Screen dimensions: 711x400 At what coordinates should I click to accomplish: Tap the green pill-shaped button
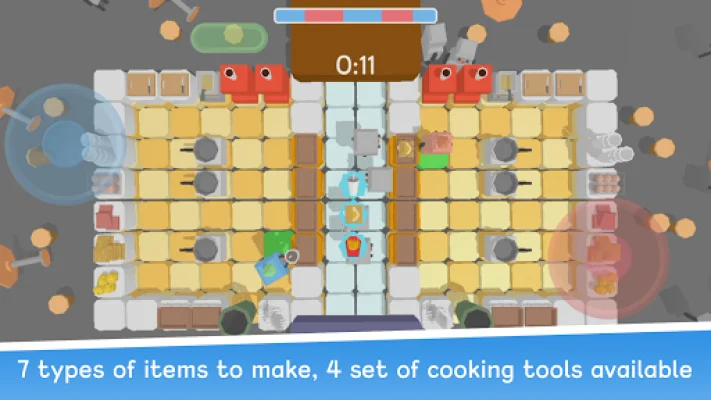229,38
